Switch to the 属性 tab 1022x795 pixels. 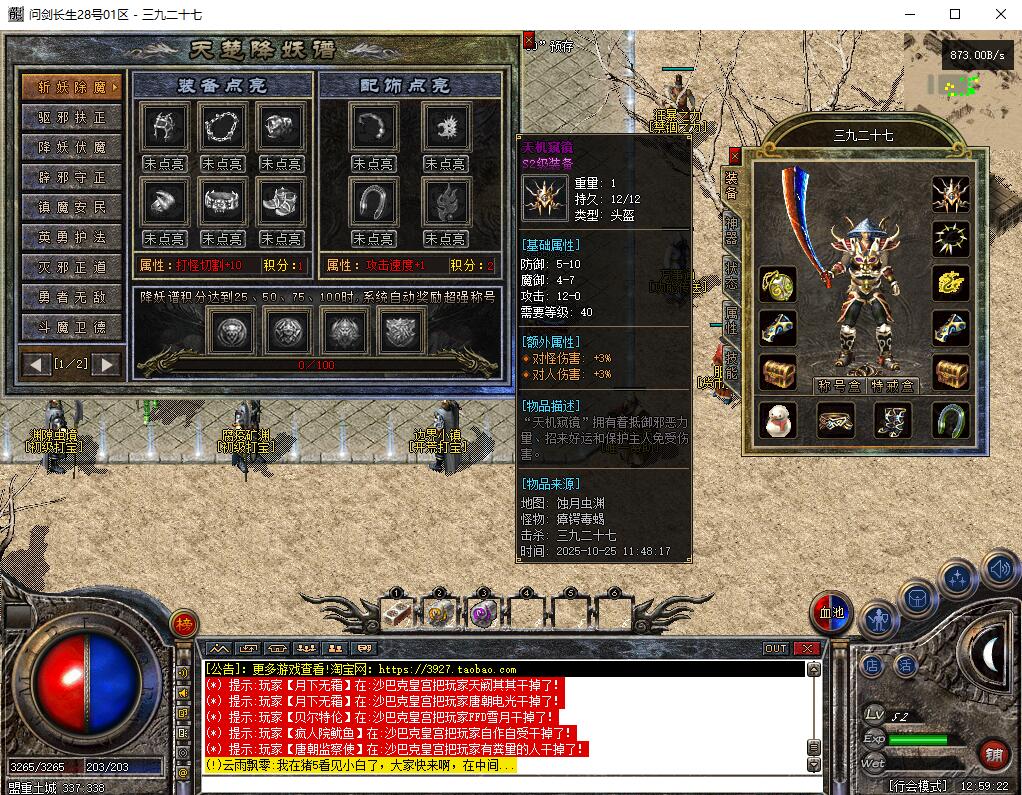pyautogui.click(x=732, y=320)
